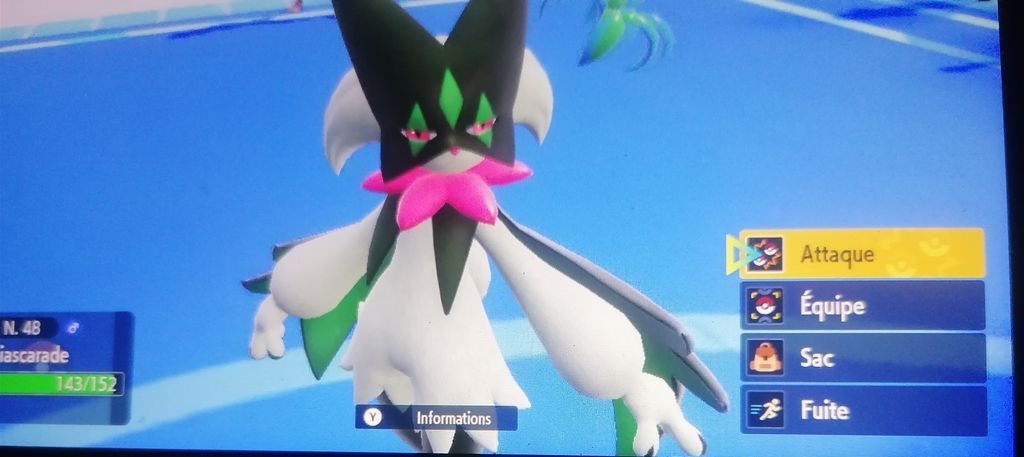Image resolution: width=1024 pixels, height=457 pixels.
Task: Open the Sac bag menu
Action: [x=862, y=358]
